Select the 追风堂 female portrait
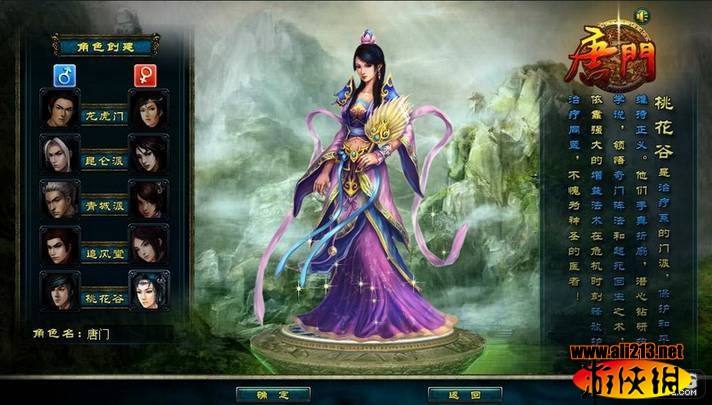Image resolution: width=712 pixels, height=405 pixels. [x=149, y=244]
